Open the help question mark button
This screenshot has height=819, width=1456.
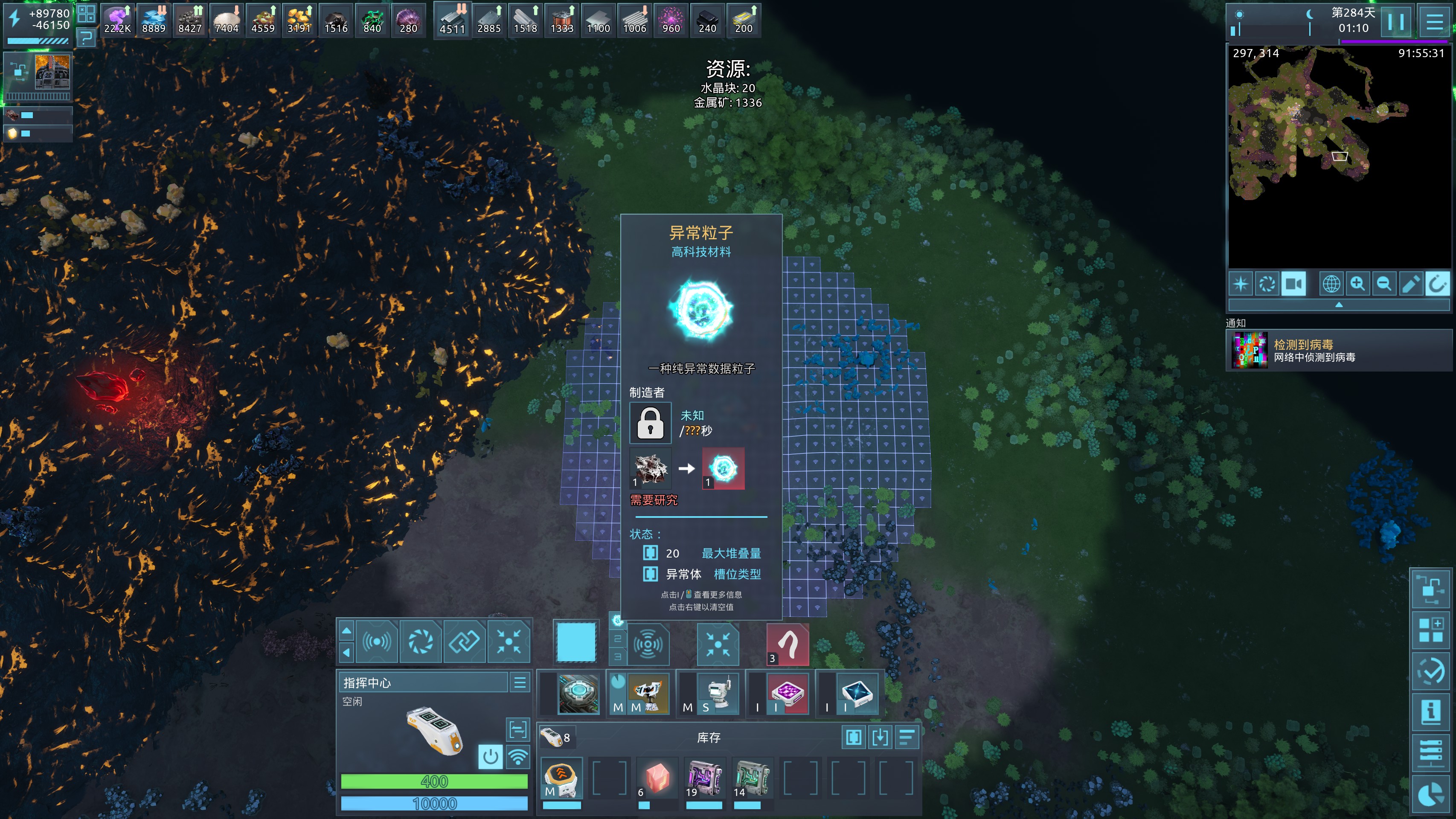[87, 38]
